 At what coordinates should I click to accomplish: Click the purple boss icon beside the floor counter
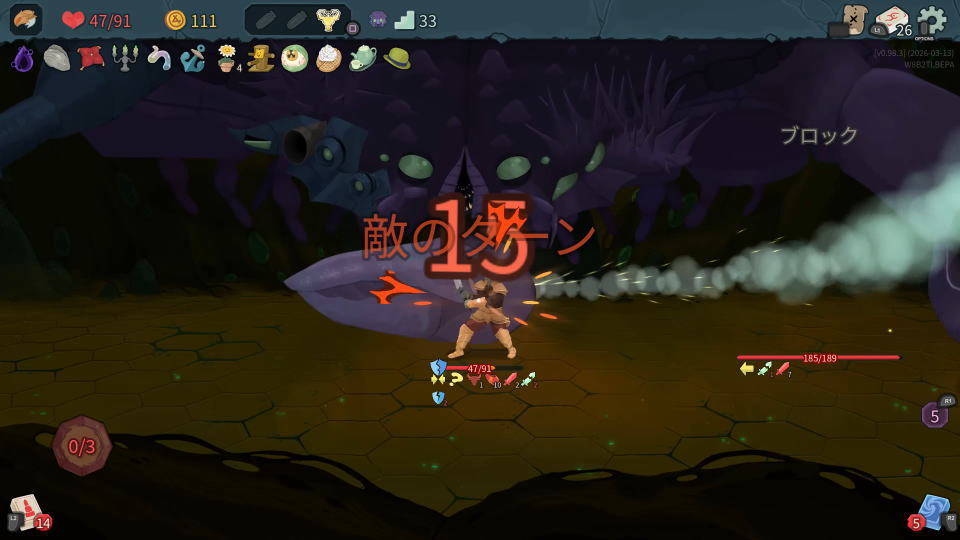coord(378,20)
